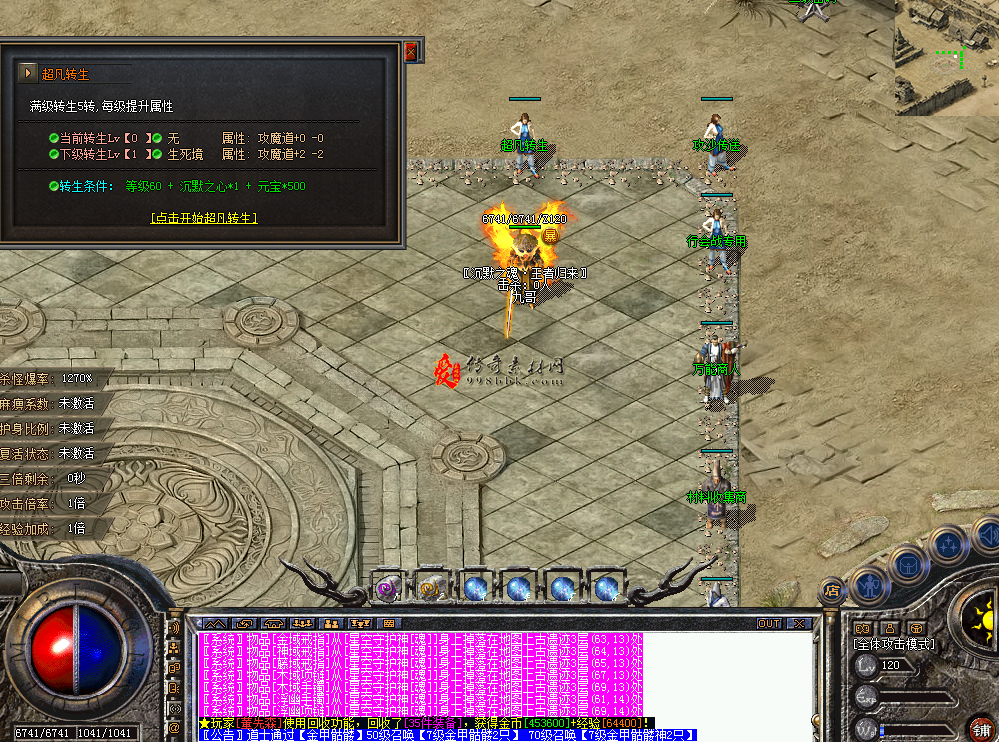The height and width of the screenshot is (742, 999).
Task: Switch the 全体攻击模式 attack mode label
Action: (894, 644)
